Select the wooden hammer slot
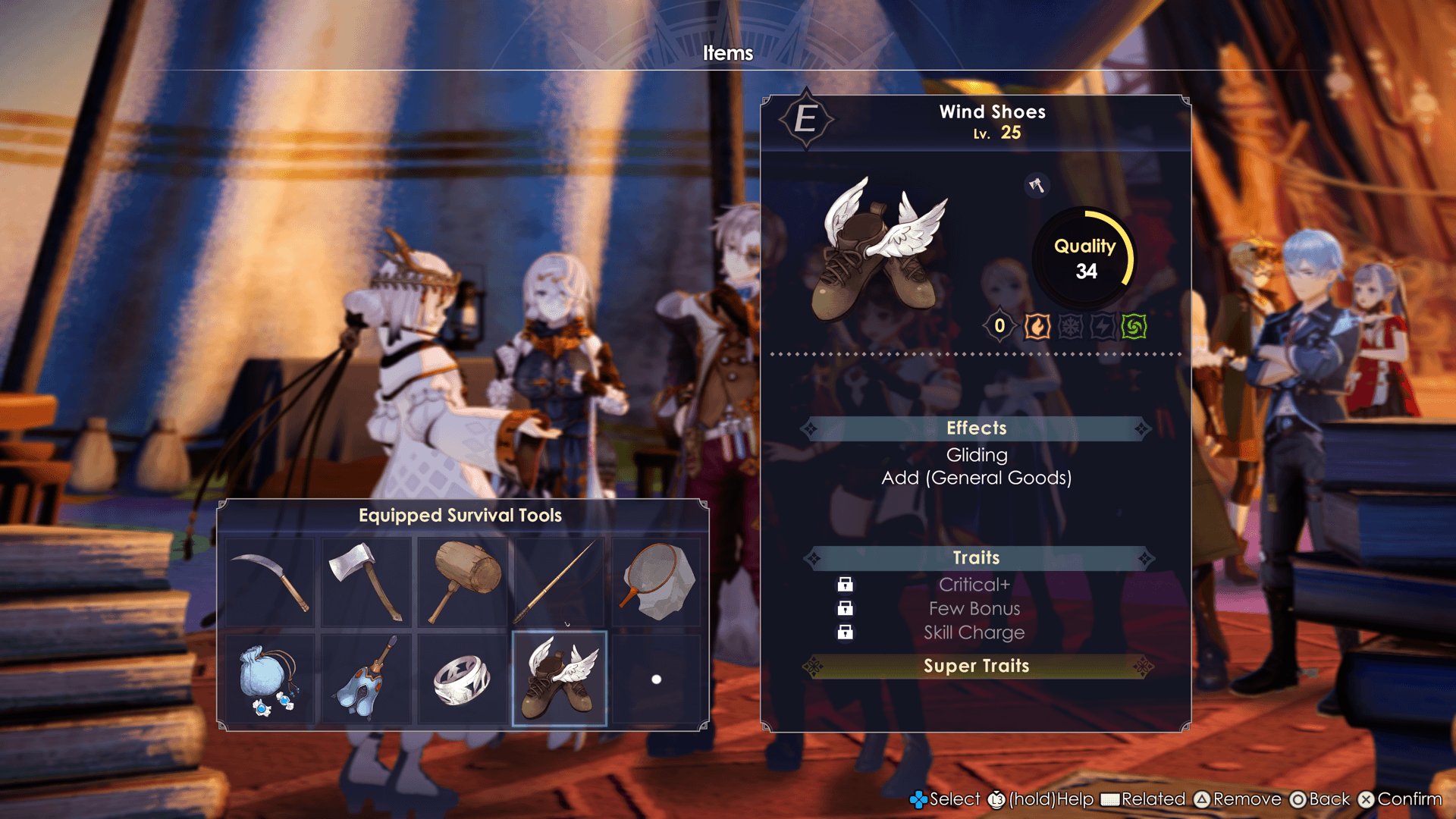 (x=463, y=582)
